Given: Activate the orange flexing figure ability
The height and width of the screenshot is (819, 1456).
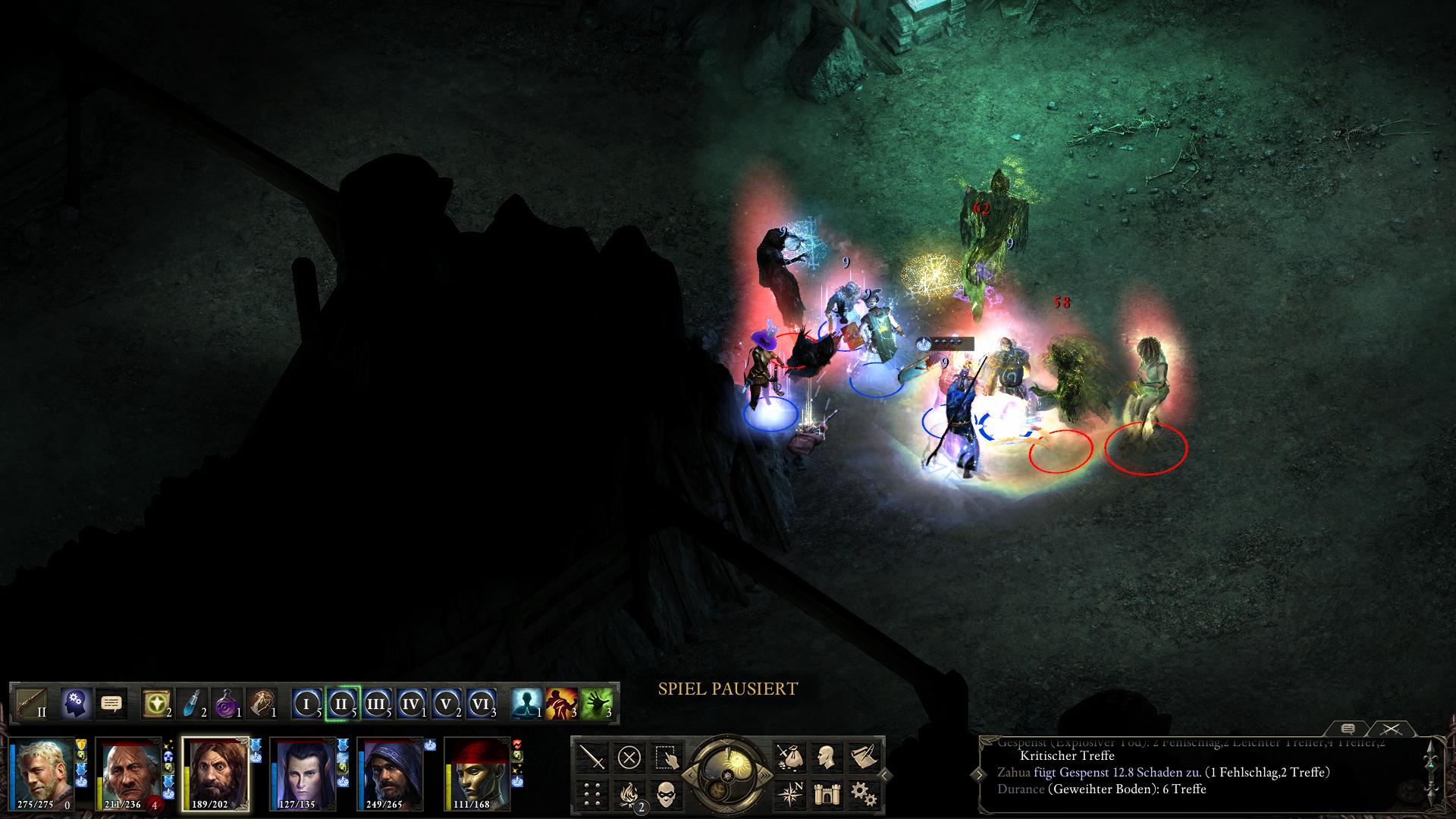Looking at the screenshot, I should [562, 703].
